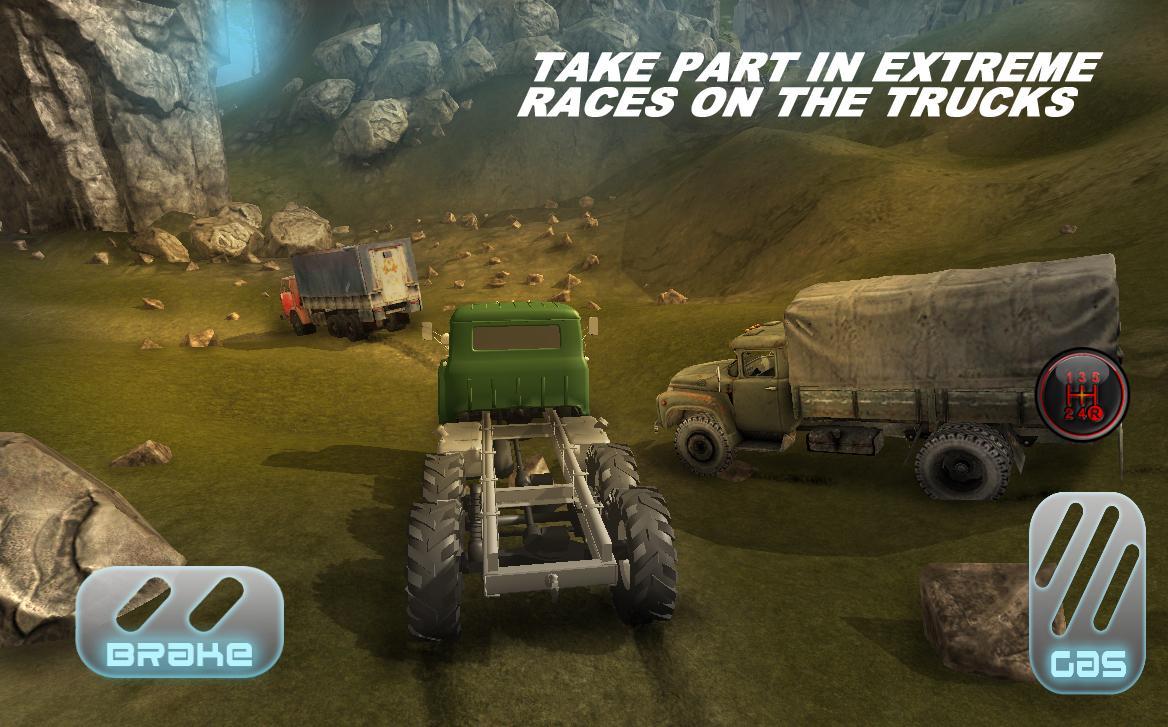Open the red gear shifter icon

(x=1082, y=391)
